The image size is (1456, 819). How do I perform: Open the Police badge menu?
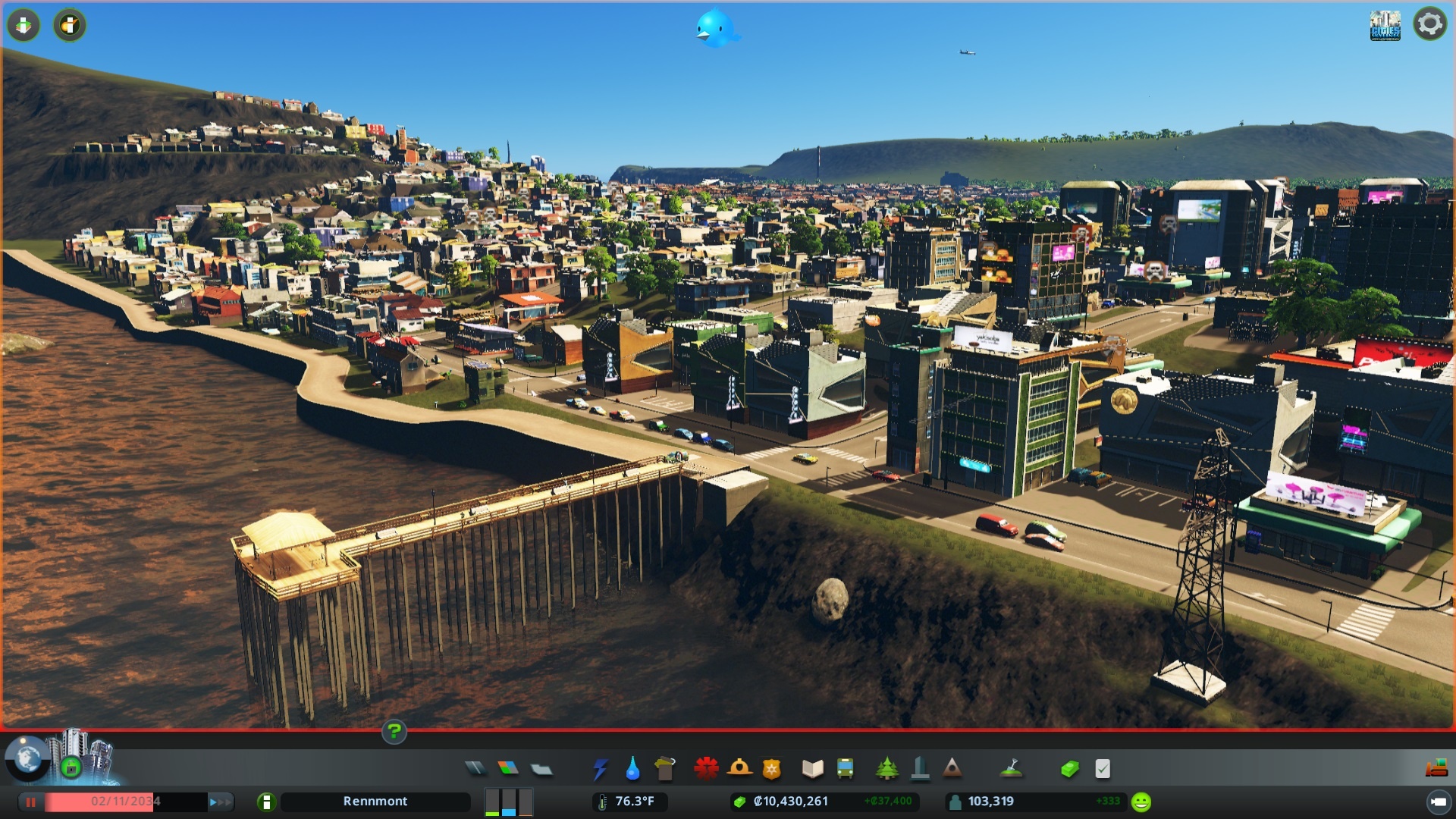pos(771,769)
